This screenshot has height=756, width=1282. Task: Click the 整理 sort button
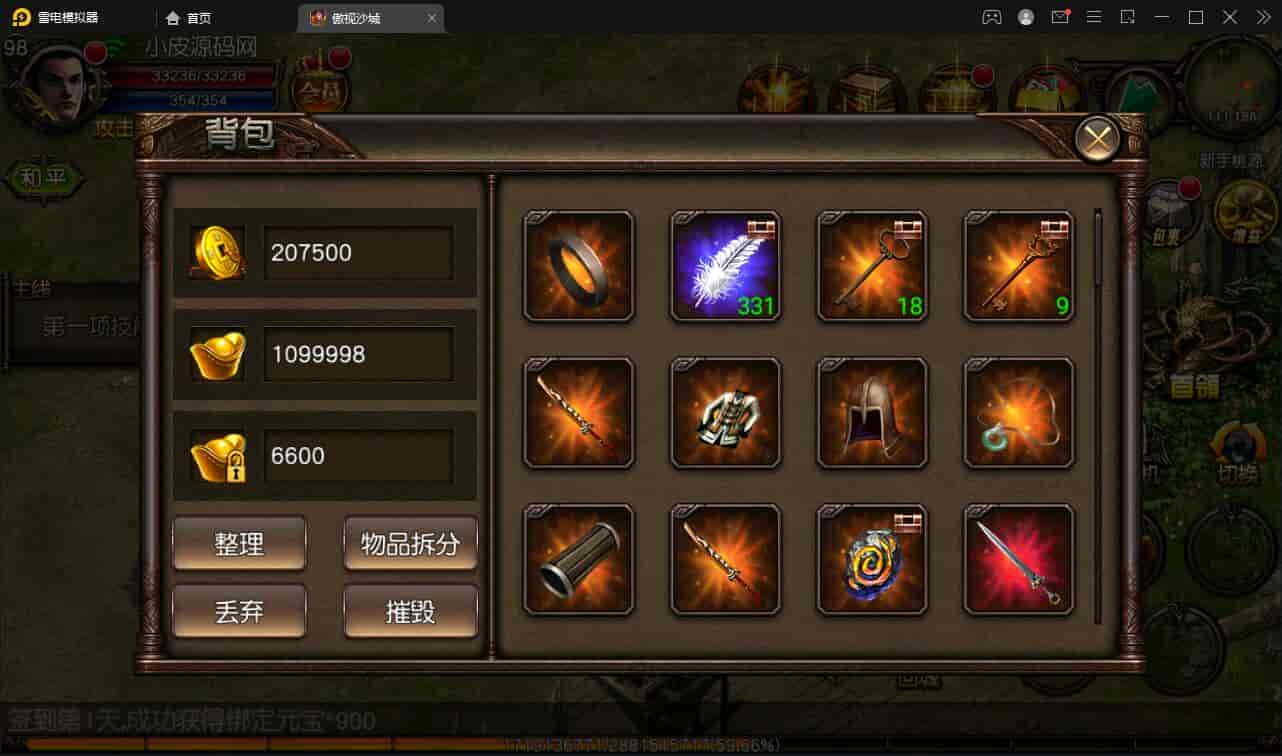coord(239,543)
